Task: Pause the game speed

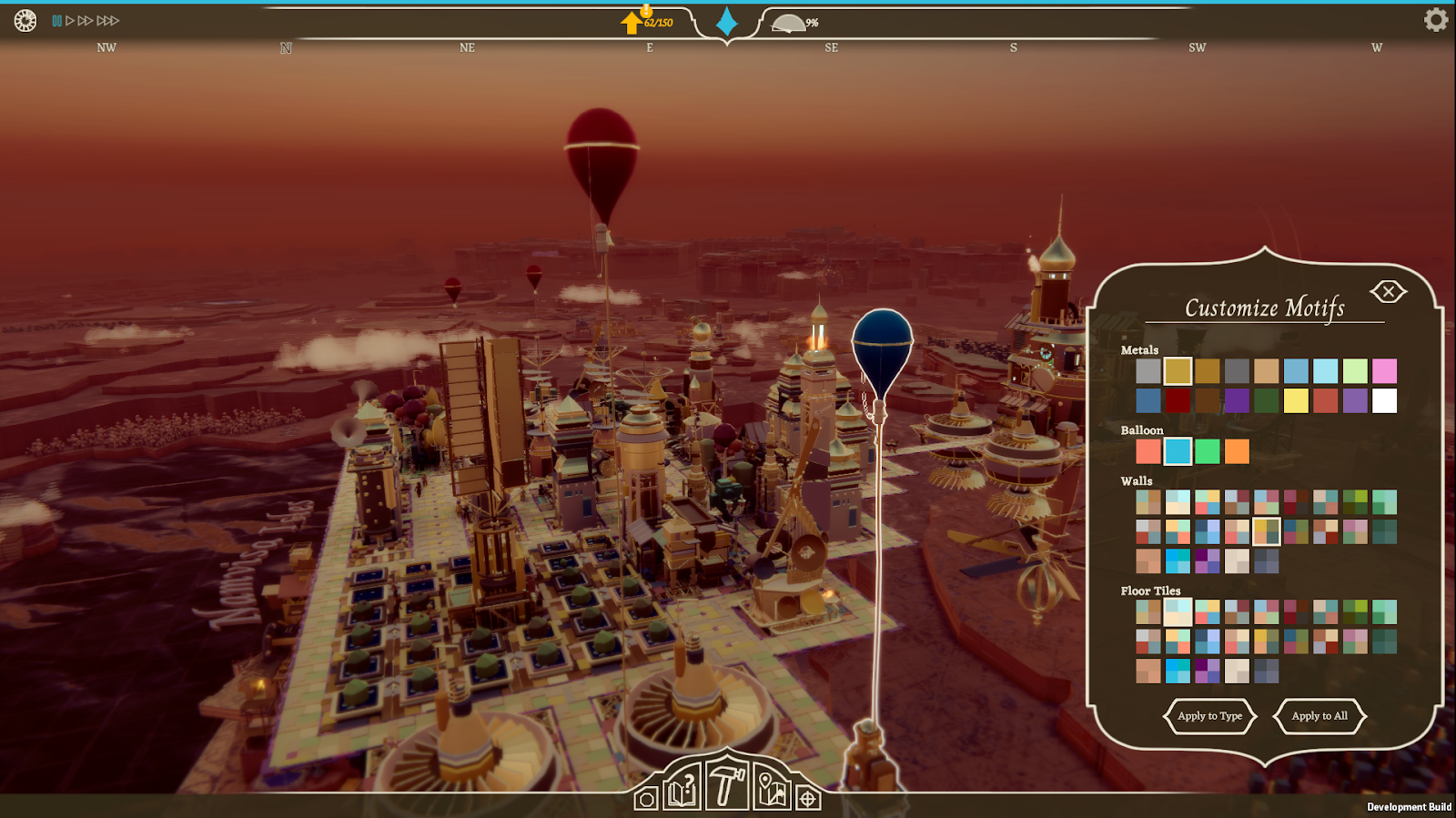Action: (x=57, y=21)
